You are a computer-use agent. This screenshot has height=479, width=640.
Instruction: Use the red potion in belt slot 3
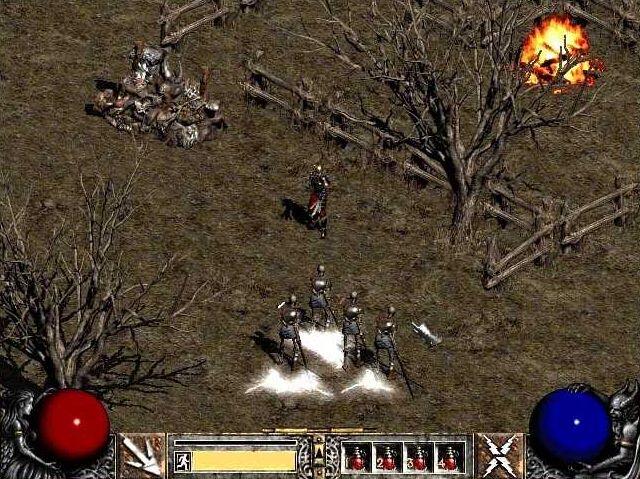[420, 457]
